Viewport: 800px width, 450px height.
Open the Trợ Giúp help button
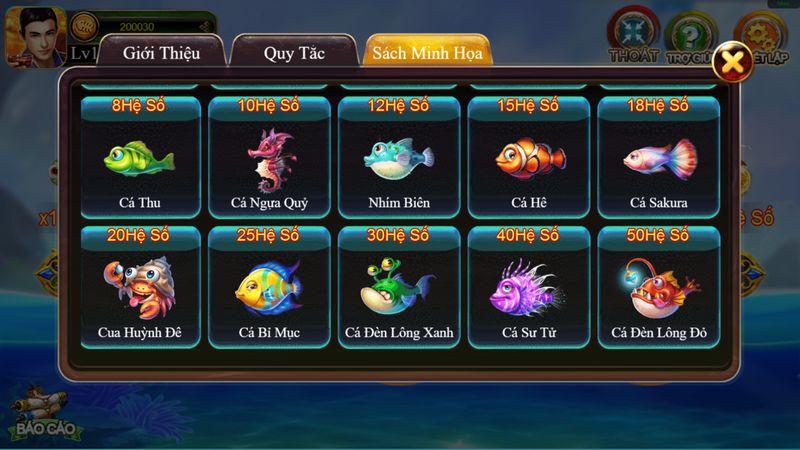click(x=692, y=33)
